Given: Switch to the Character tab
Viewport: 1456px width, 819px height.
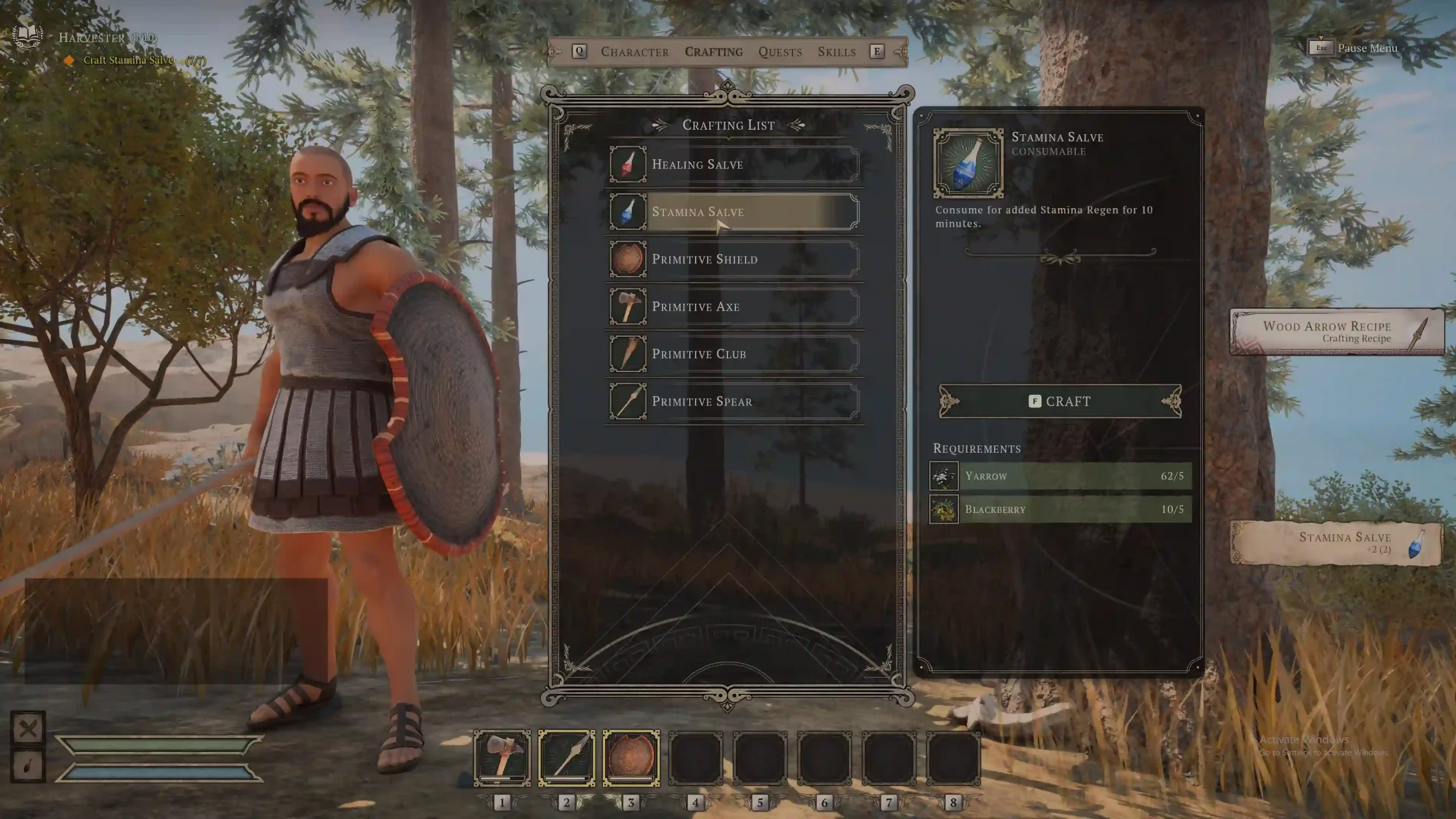Looking at the screenshot, I should coord(635,52).
